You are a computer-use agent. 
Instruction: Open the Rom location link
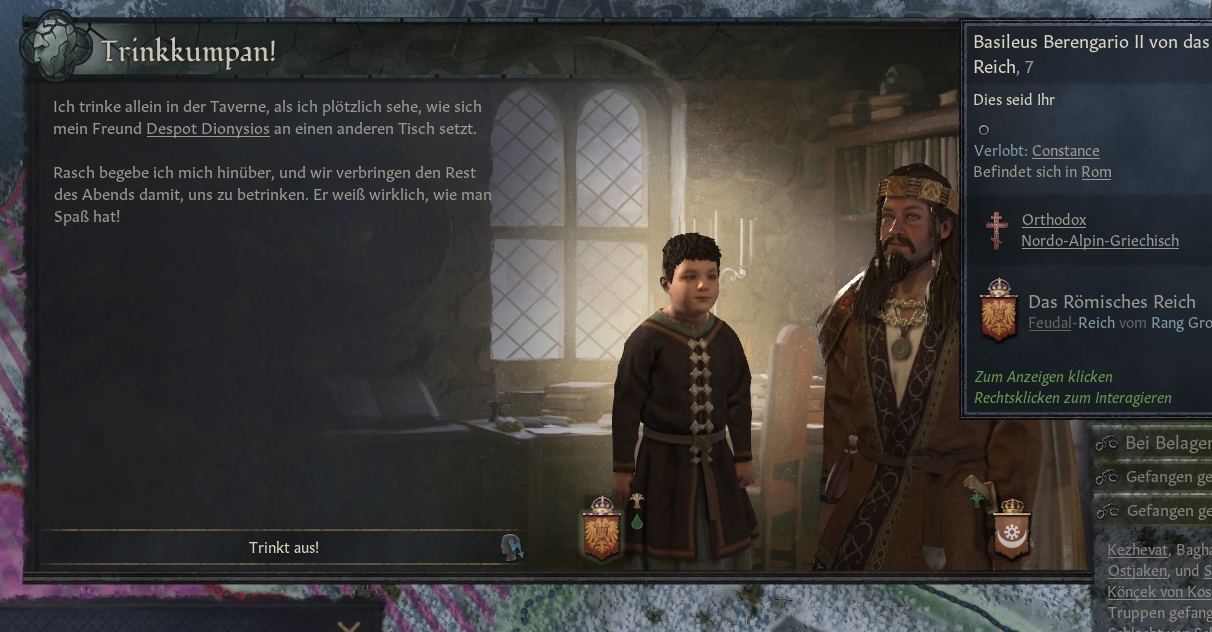[1096, 172]
